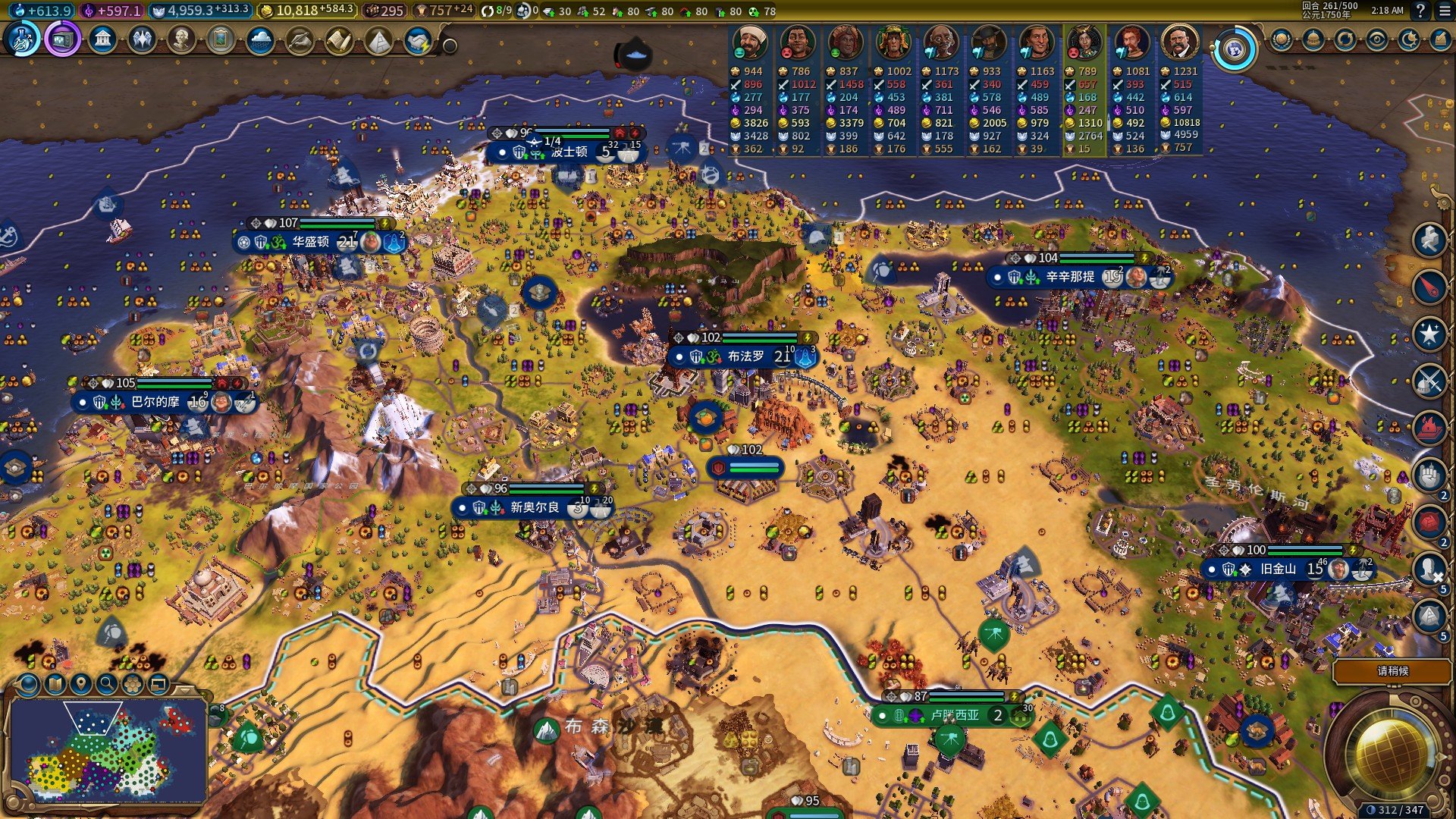Click the 请稍候 turn status button
Image resolution: width=1456 pixels, height=819 pixels.
tap(1392, 671)
